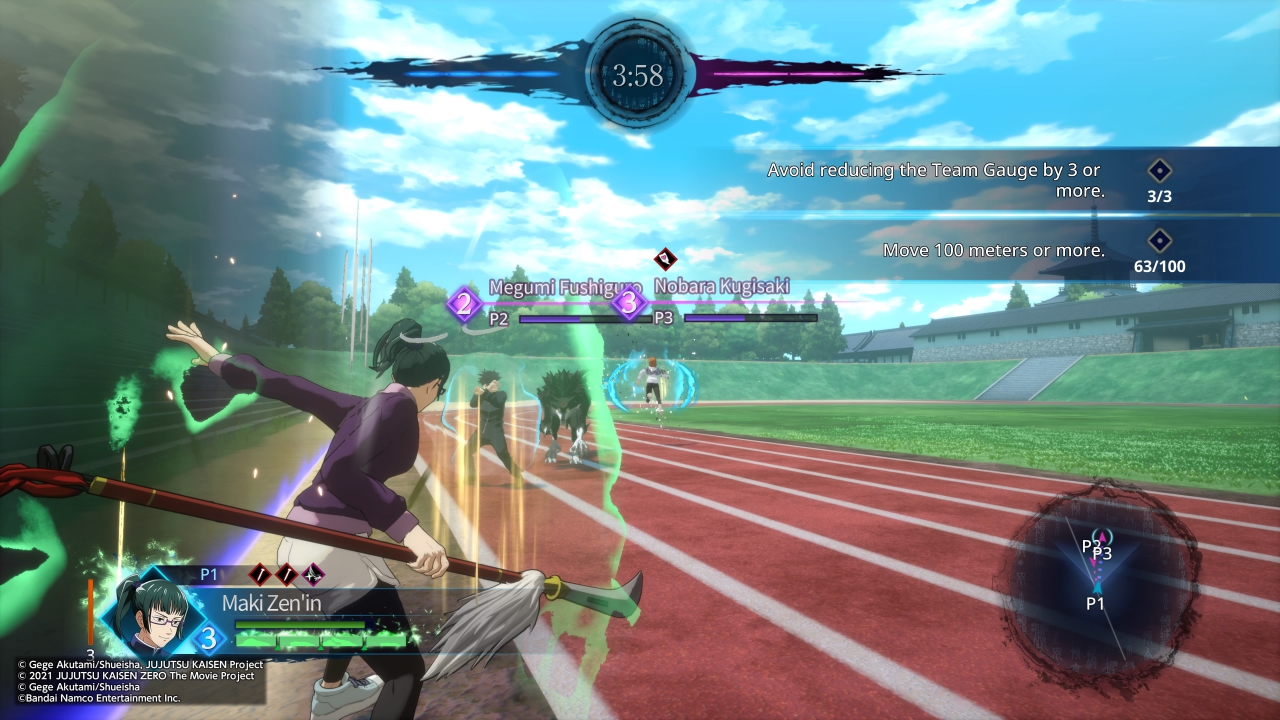Select the Move 100 meters objective
The image size is (1280, 720).
tap(993, 250)
